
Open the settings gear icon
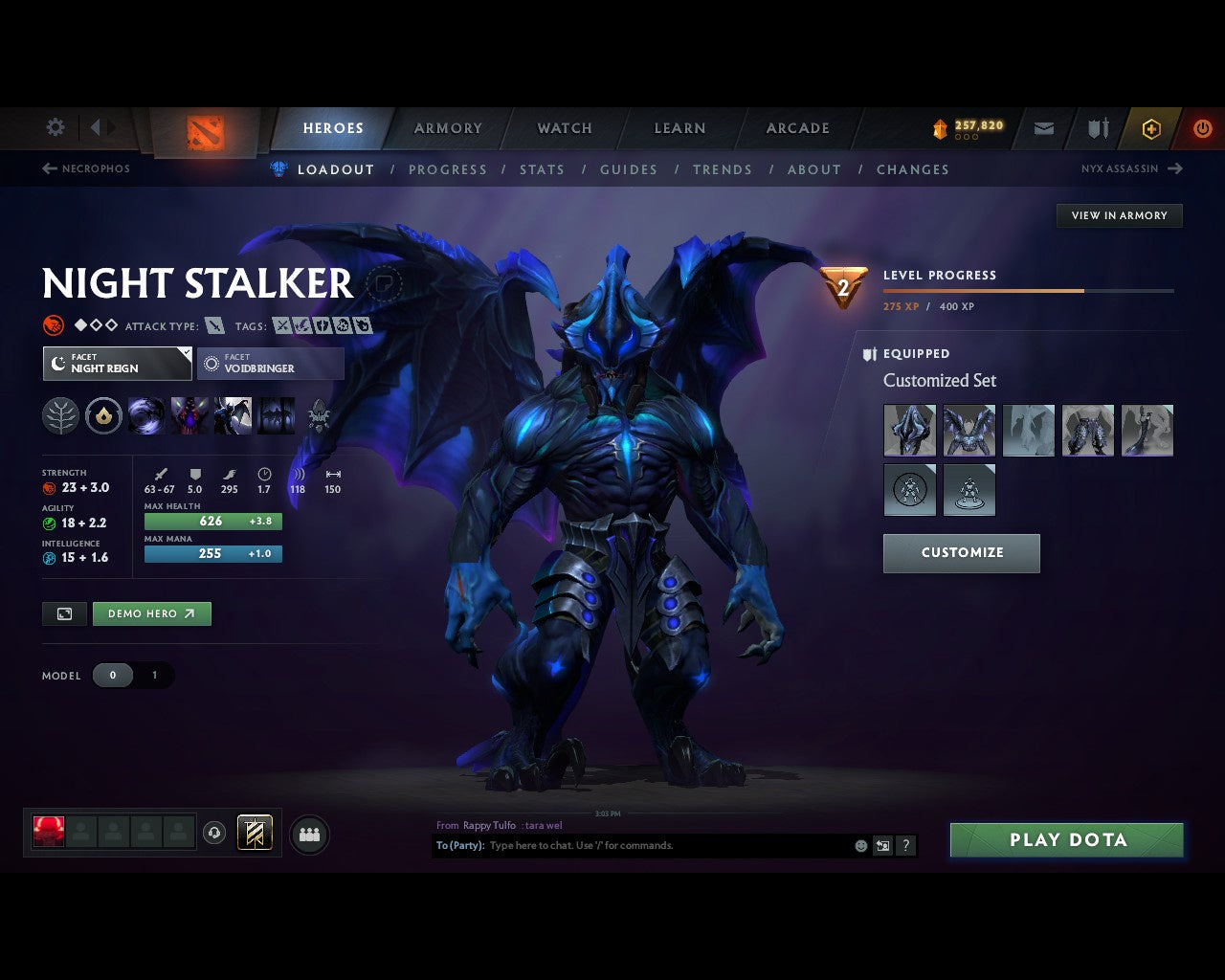click(x=55, y=126)
